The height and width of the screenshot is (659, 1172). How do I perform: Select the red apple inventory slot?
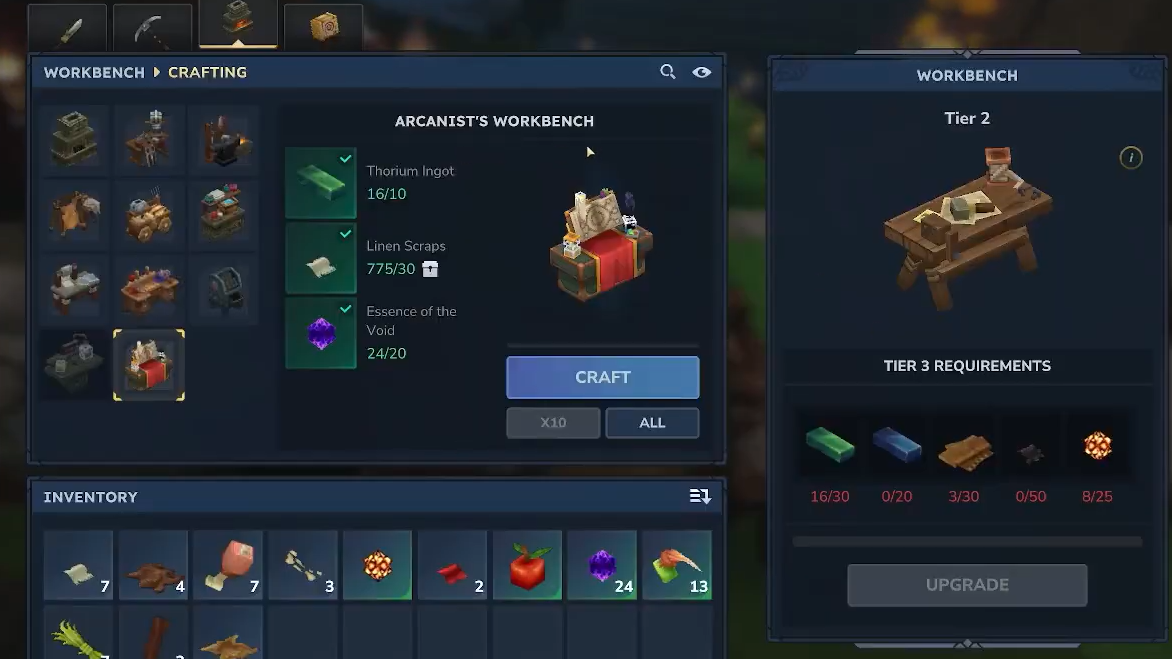coord(527,565)
